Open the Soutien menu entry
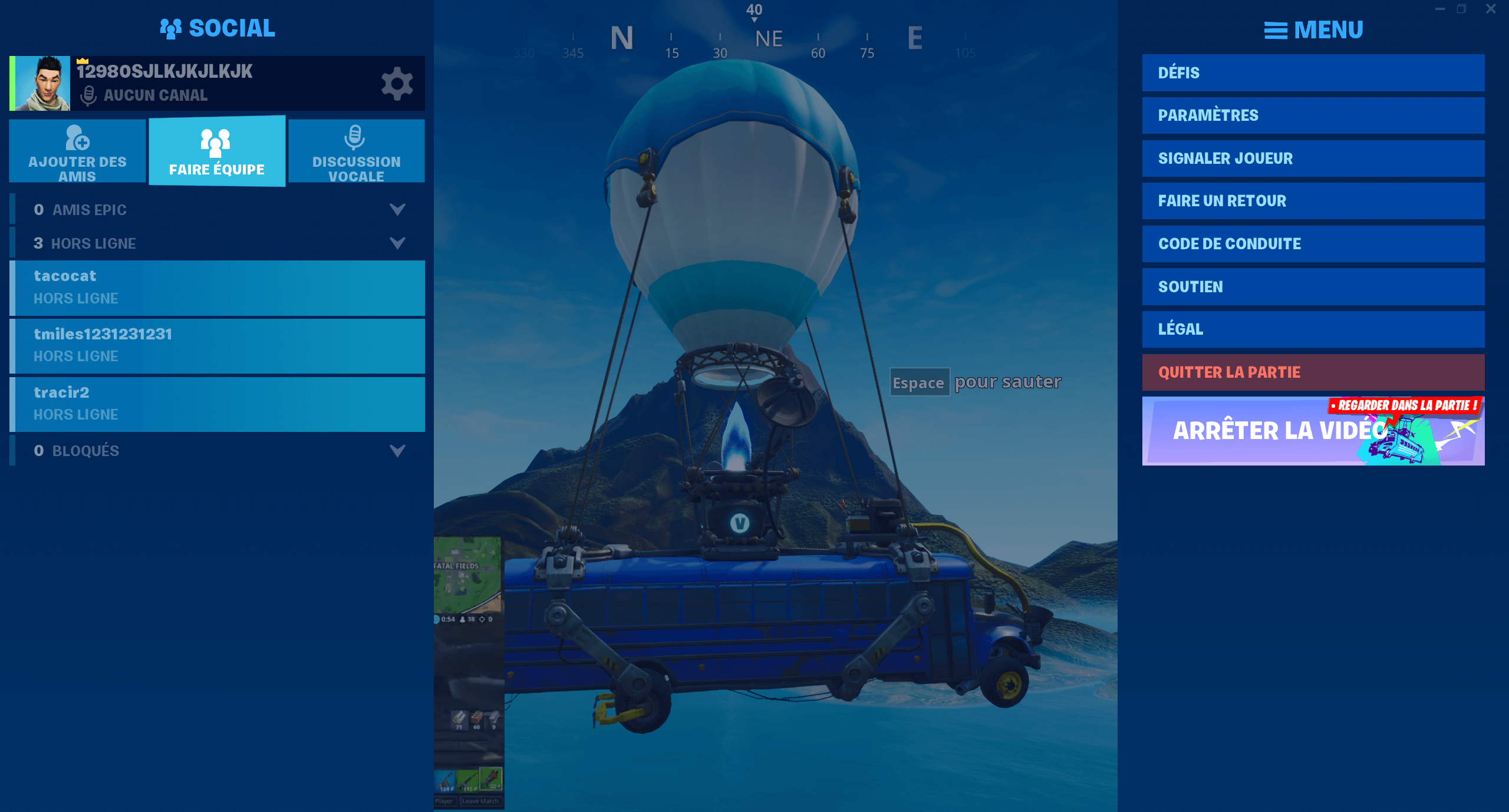This screenshot has width=1509, height=812. (x=1313, y=287)
